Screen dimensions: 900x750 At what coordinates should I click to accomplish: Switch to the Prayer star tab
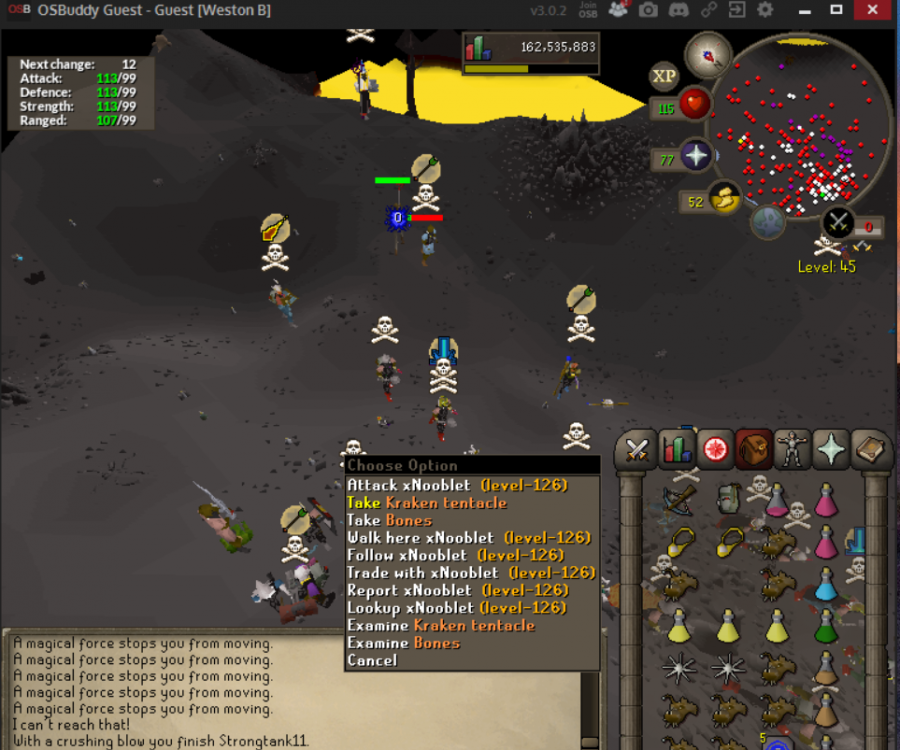[x=830, y=451]
